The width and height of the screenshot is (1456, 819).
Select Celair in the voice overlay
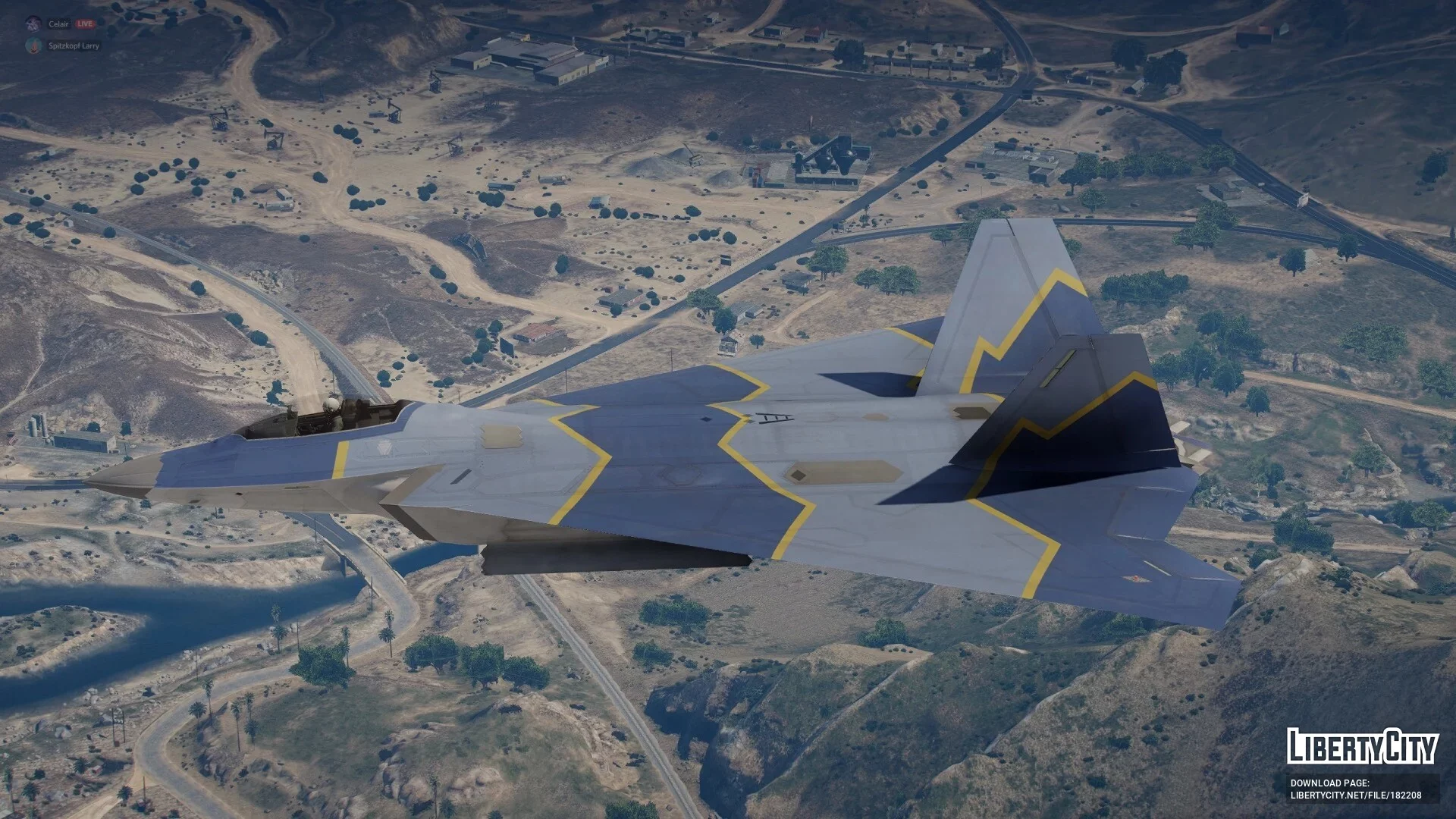58,24
